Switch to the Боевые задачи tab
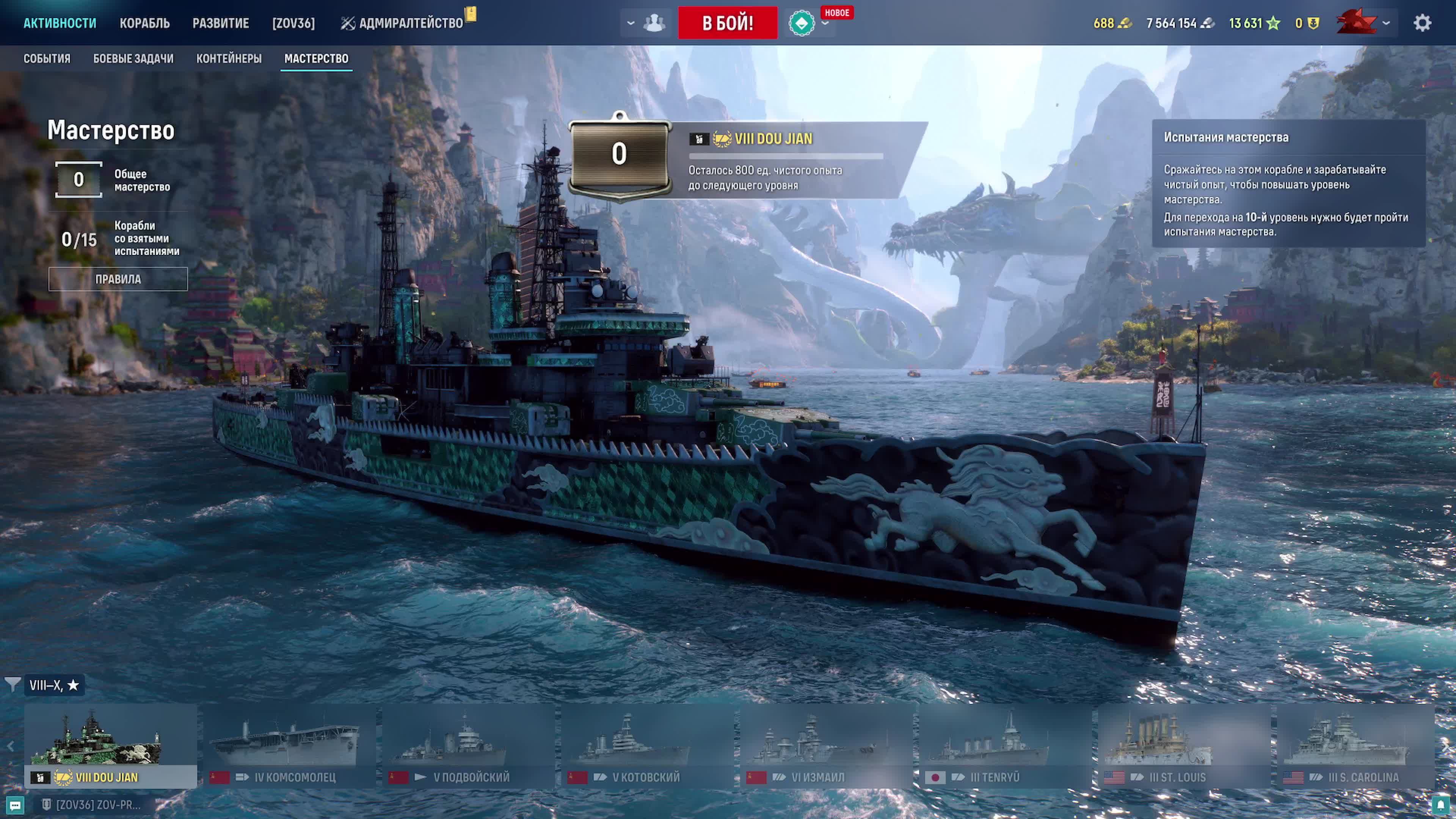Viewport: 1456px width, 819px height. point(133,59)
